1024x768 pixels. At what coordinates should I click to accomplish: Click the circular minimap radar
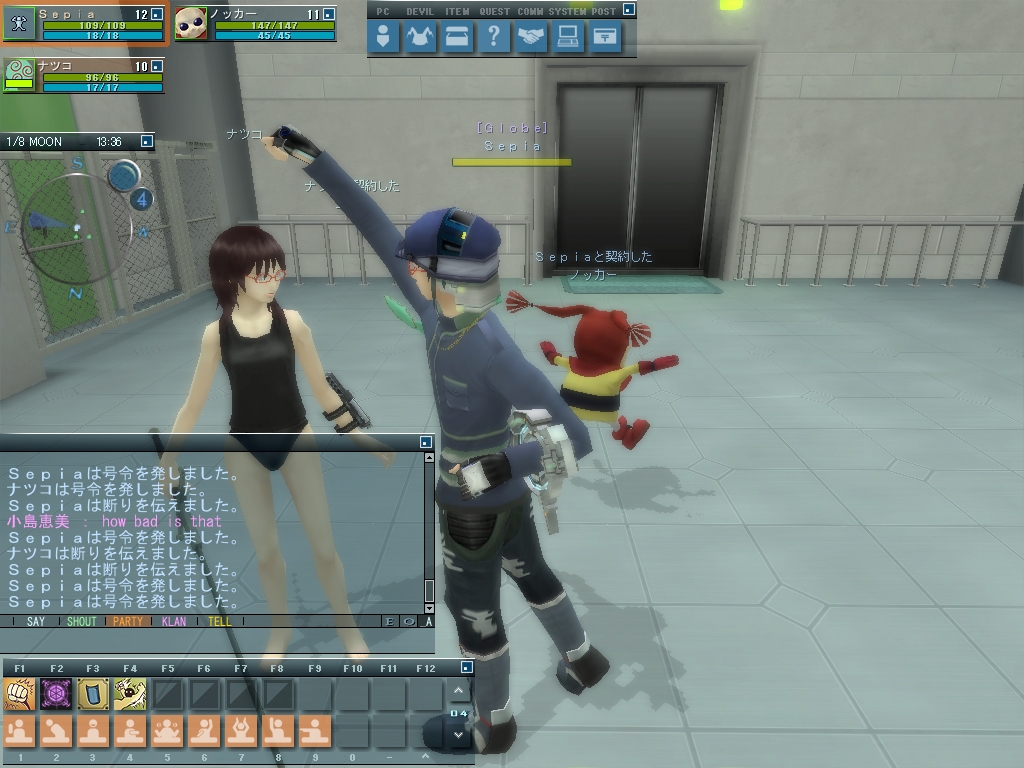click(76, 227)
